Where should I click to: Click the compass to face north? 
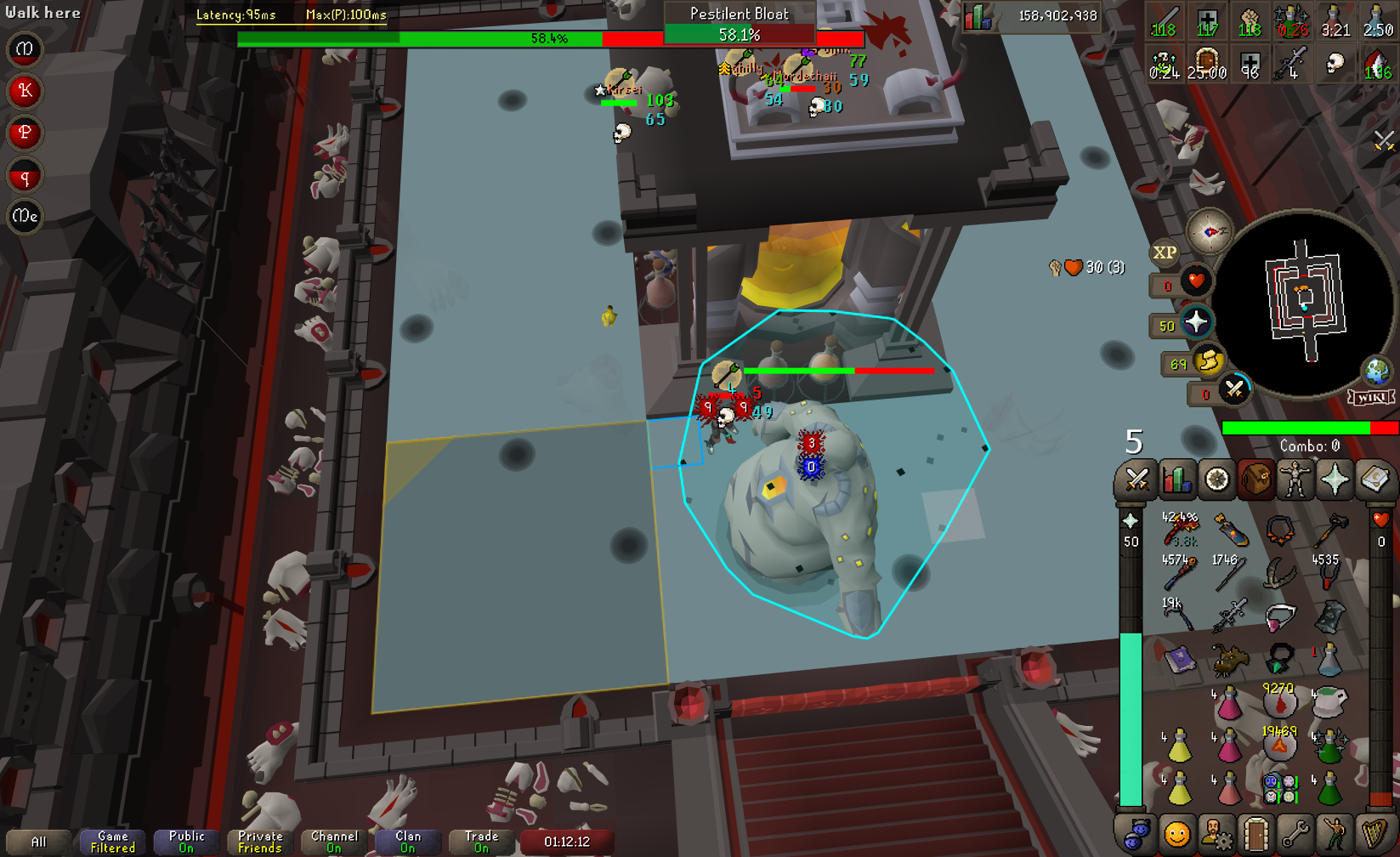tap(1209, 231)
